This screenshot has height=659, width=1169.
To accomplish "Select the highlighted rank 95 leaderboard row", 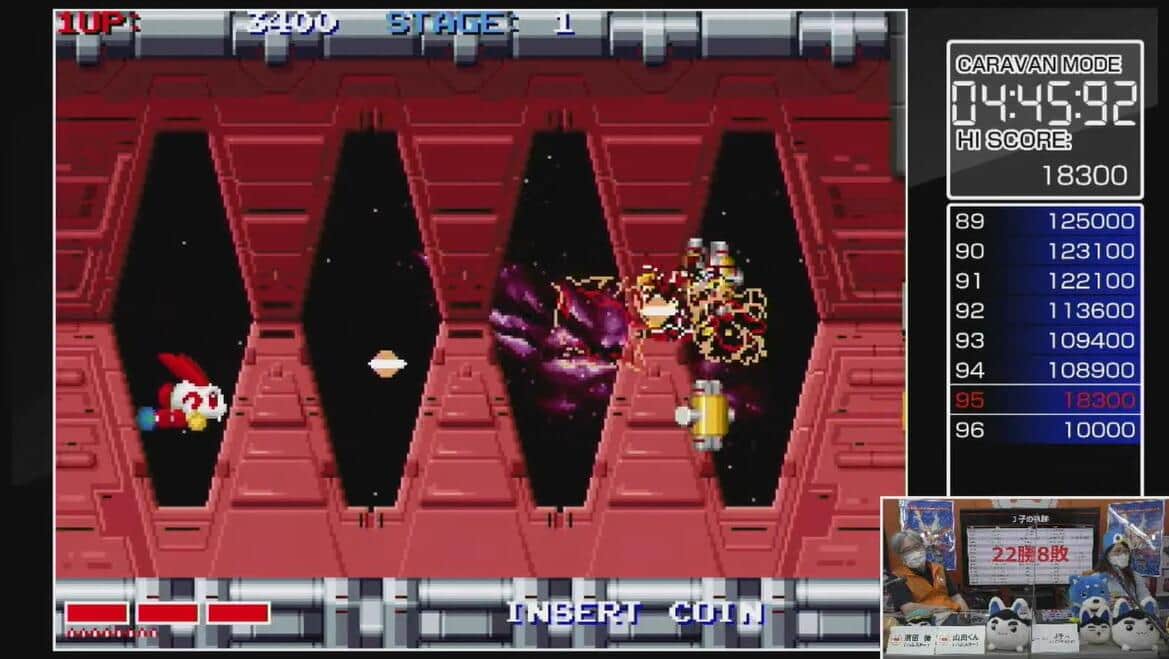I will click(1044, 400).
